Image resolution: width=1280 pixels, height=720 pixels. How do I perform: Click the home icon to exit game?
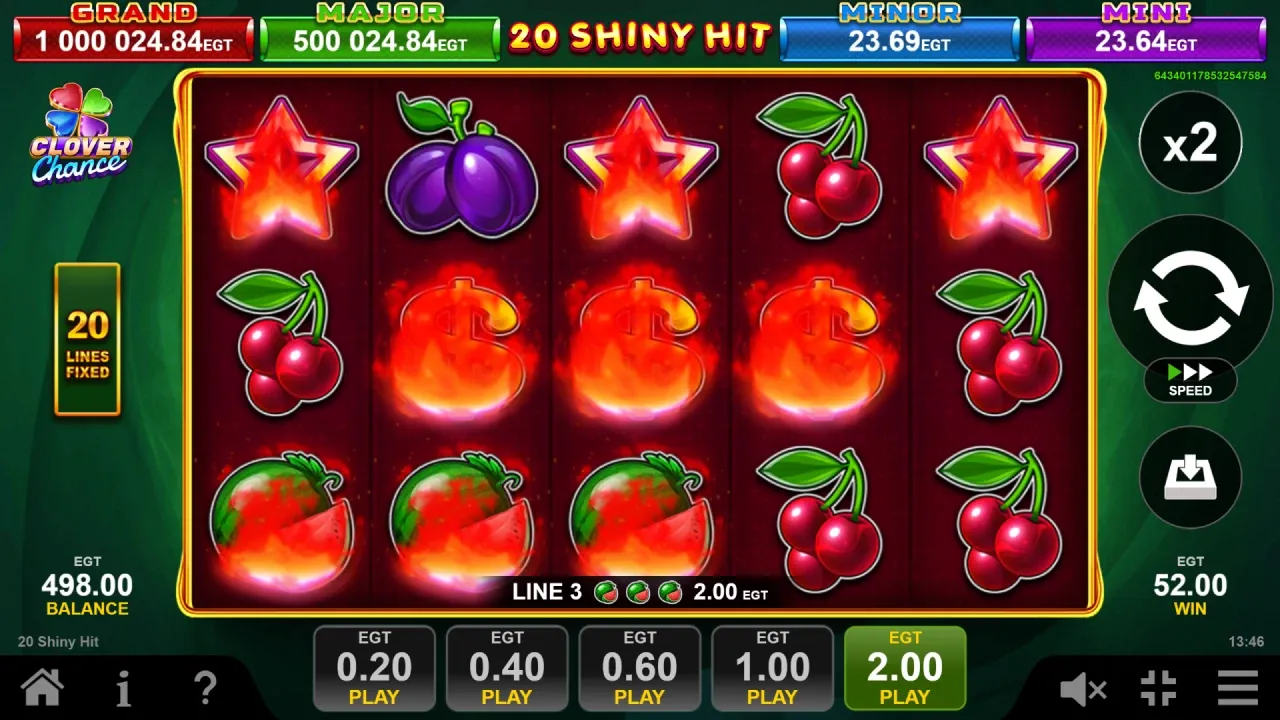(x=42, y=688)
